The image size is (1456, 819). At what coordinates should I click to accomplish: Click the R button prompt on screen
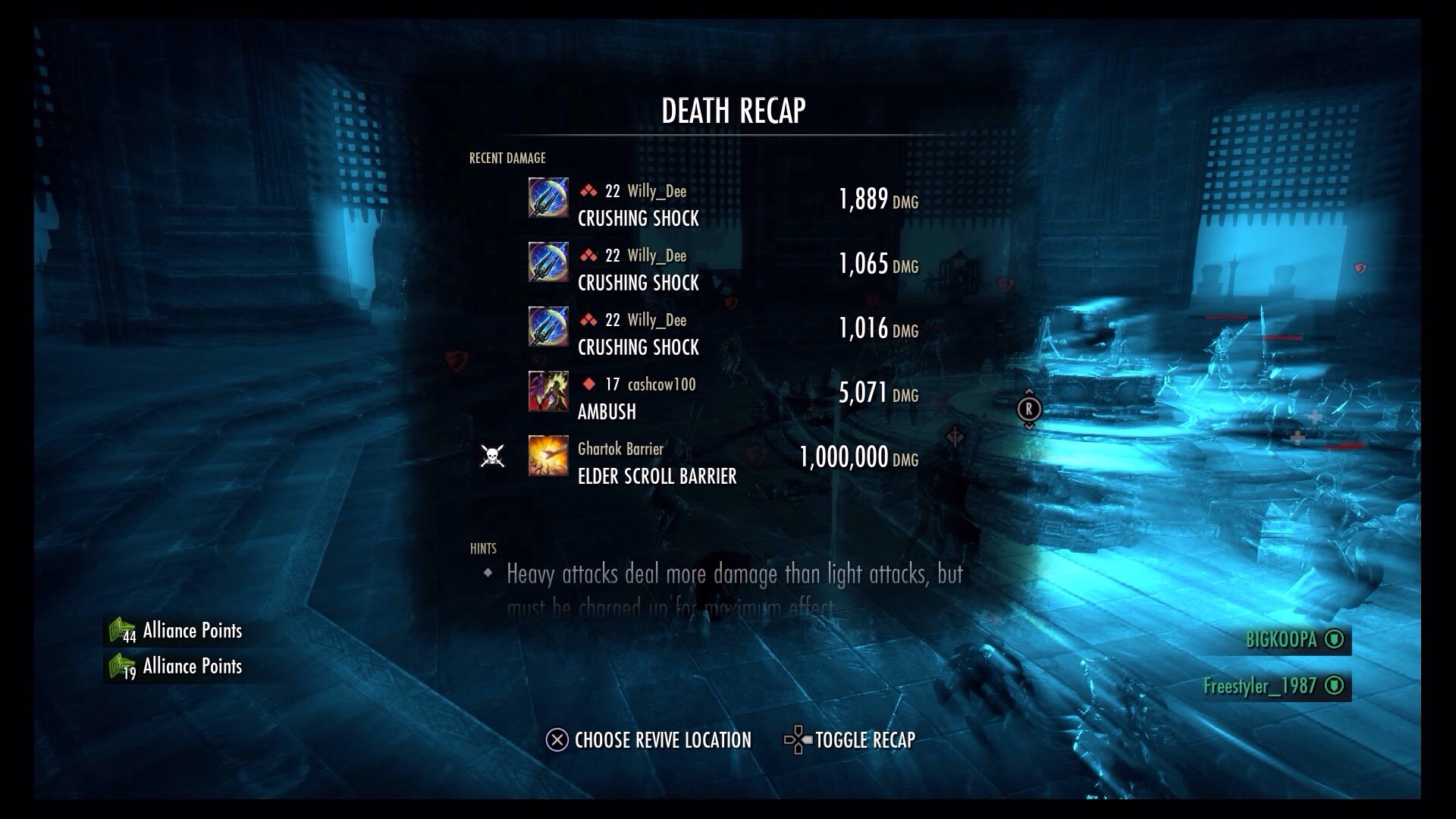[1028, 409]
